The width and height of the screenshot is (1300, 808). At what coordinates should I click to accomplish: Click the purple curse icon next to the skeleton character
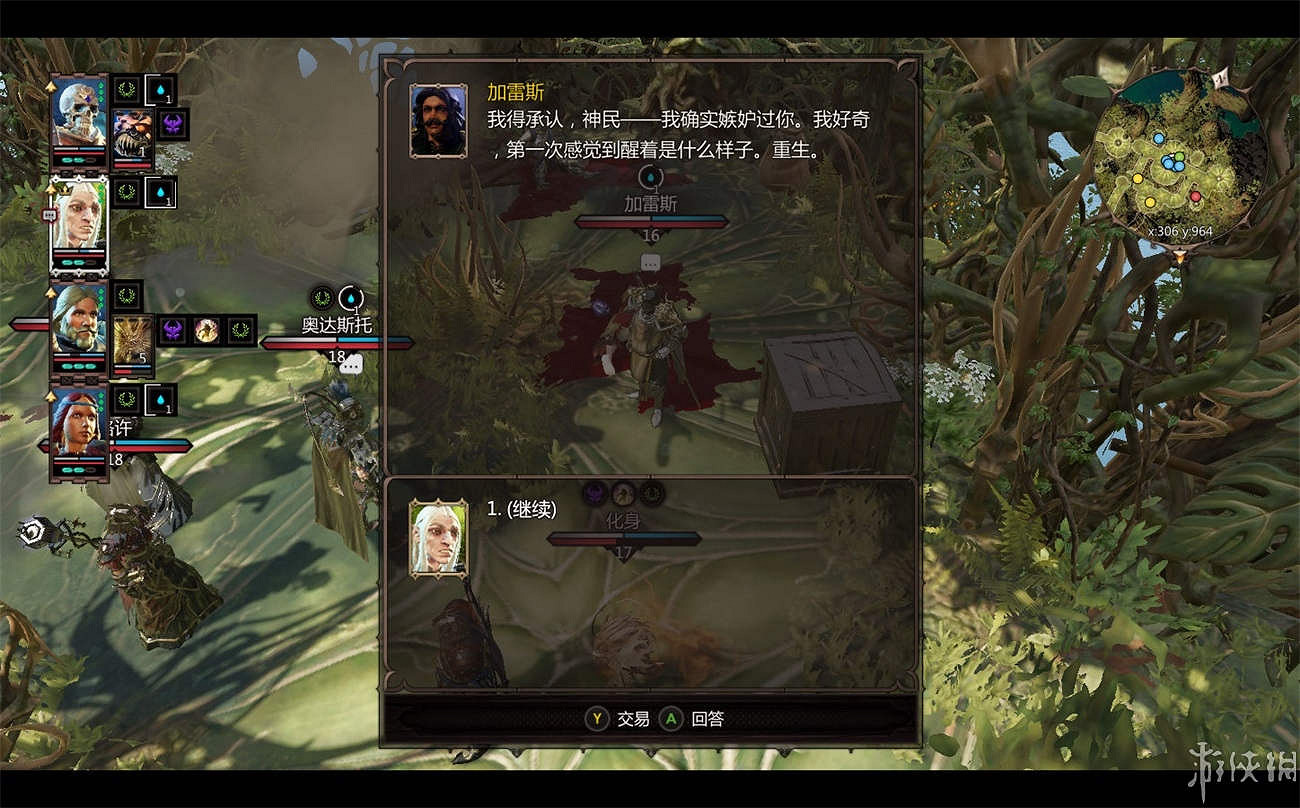(x=172, y=125)
